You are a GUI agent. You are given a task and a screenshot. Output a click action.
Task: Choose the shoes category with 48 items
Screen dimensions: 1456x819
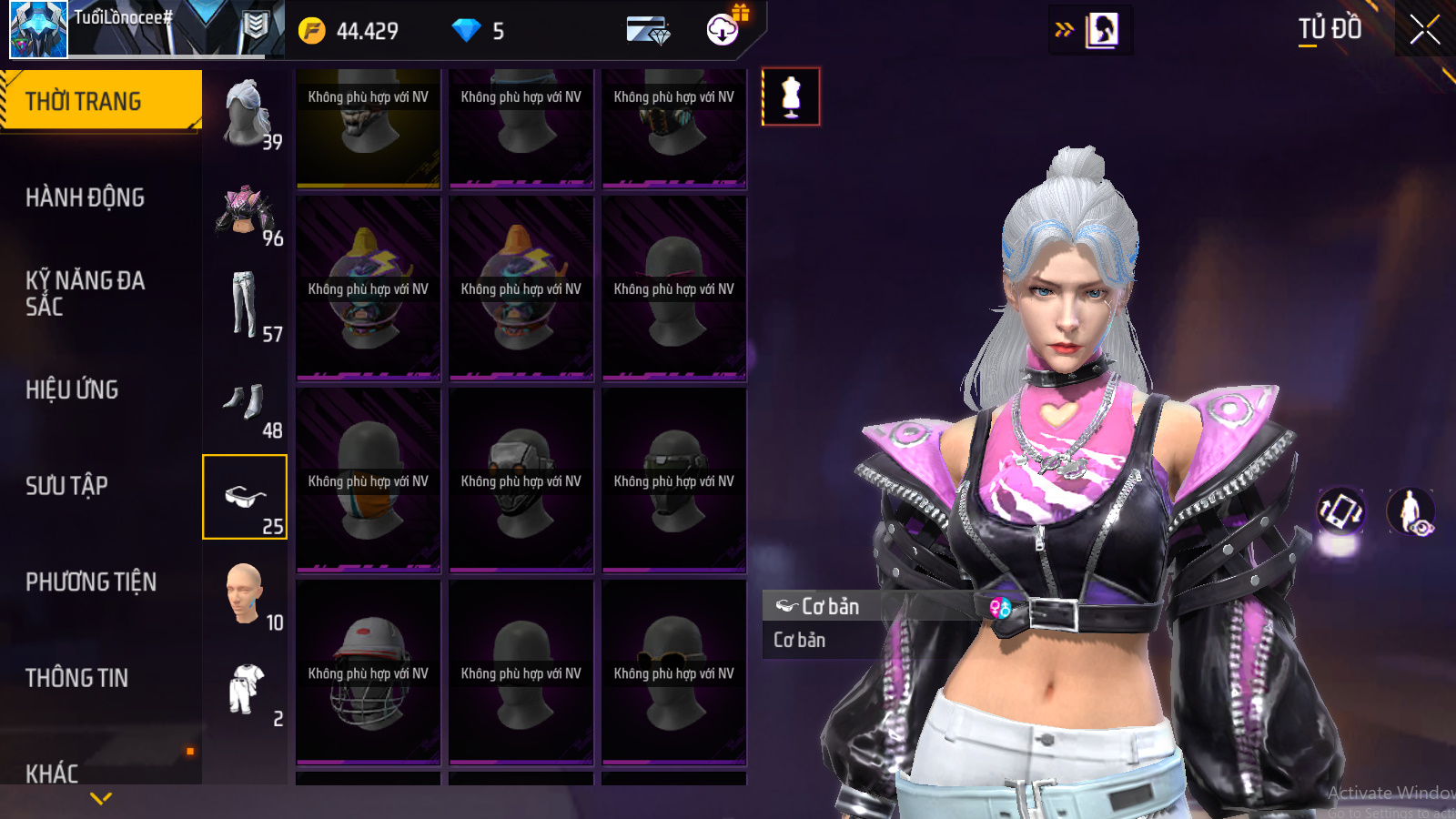coord(246,403)
